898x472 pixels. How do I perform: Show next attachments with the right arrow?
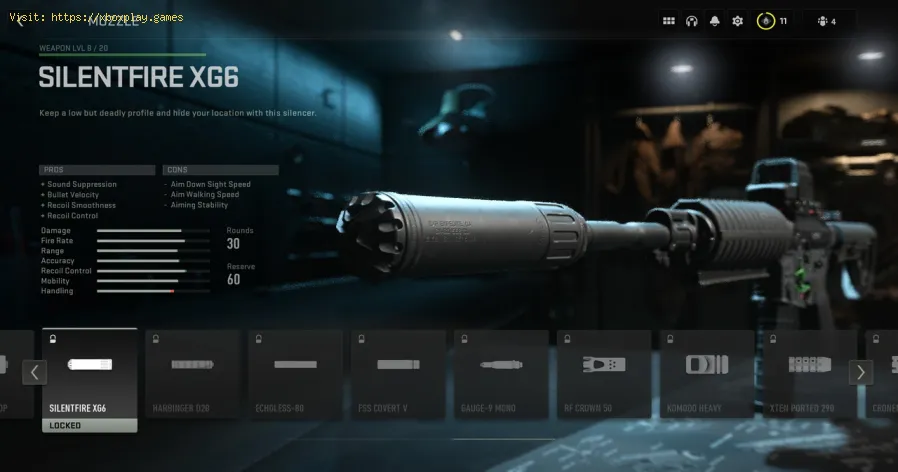(860, 373)
